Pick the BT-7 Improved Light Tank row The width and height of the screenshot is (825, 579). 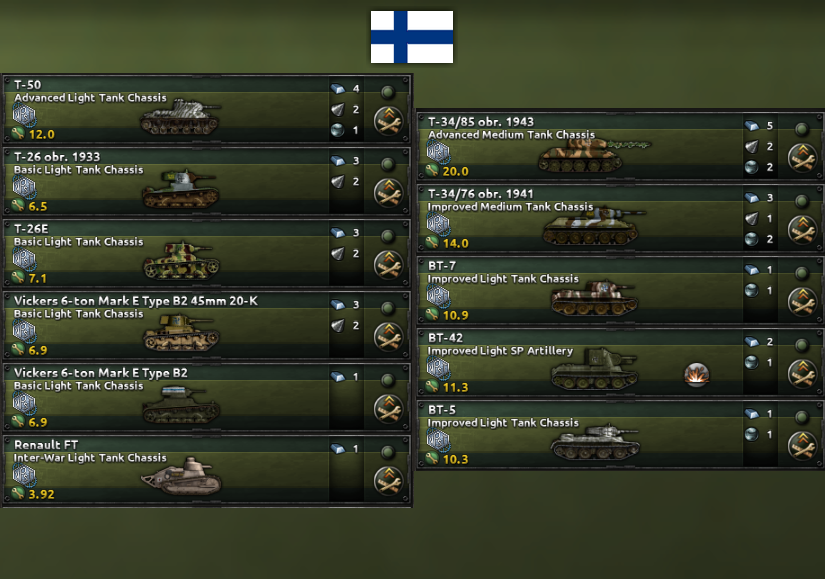(580, 291)
